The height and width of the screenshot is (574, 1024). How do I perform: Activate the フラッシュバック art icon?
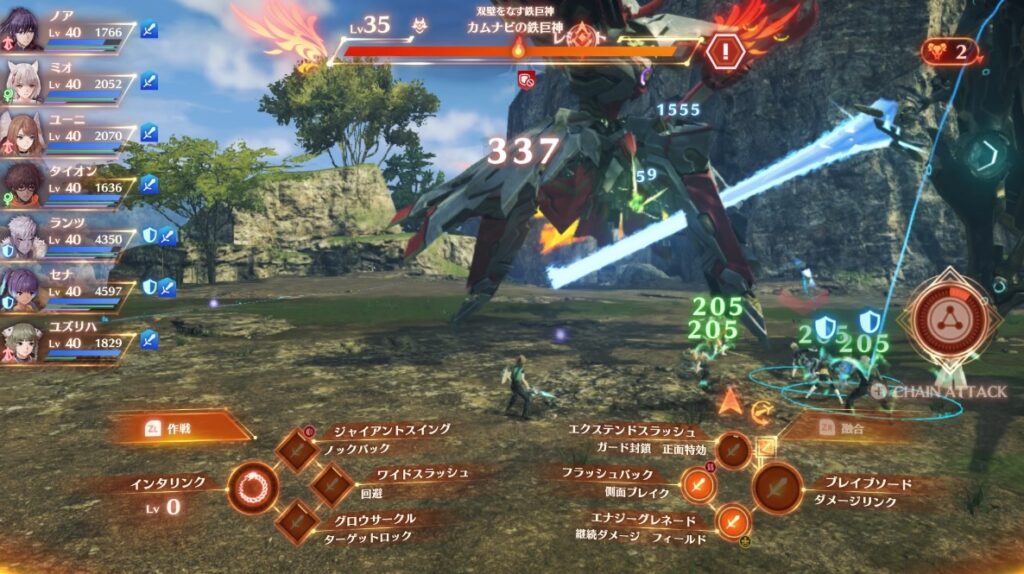(698, 486)
